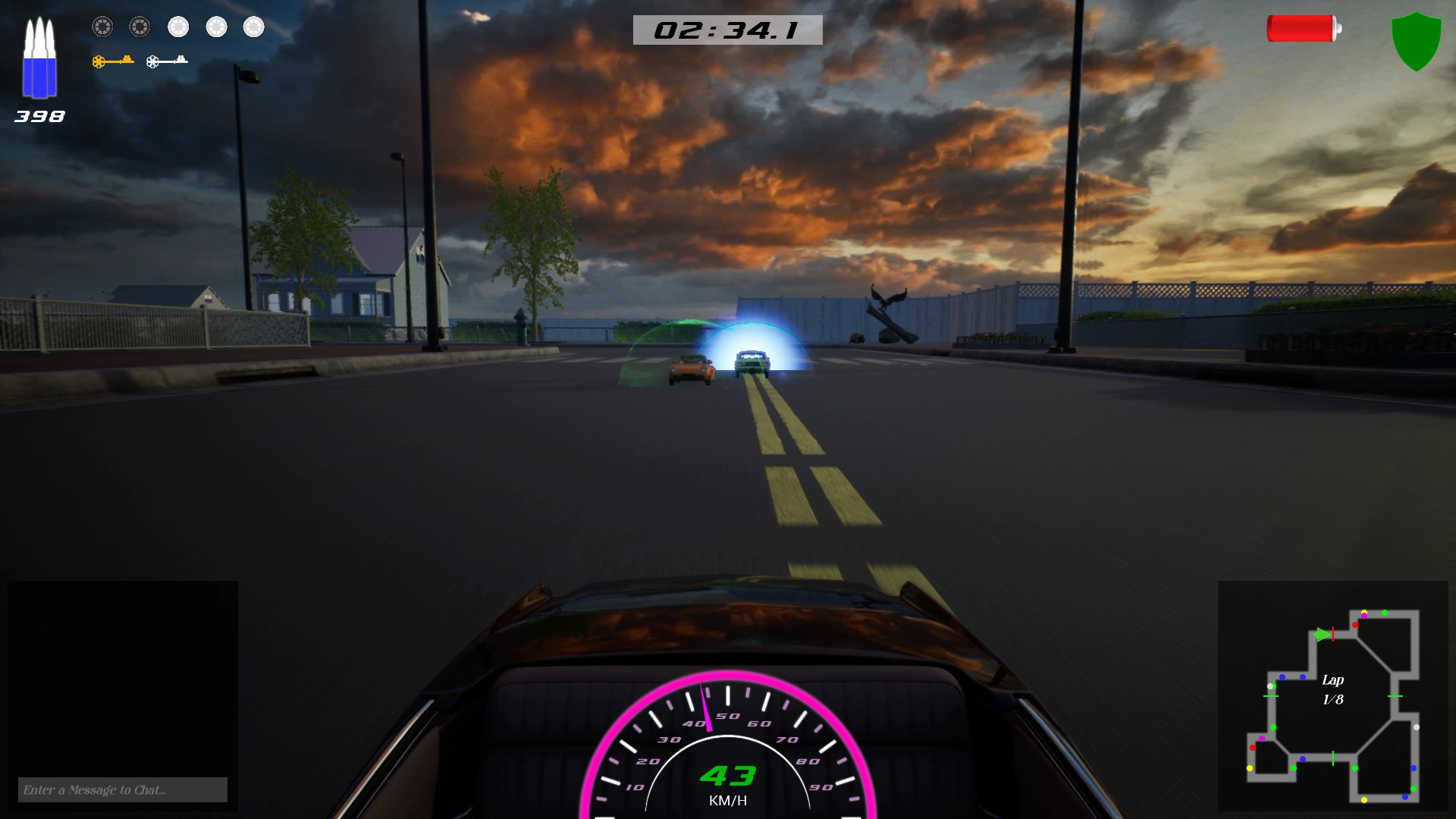
Task: Toggle the second dark wheel indicator
Action: tap(139, 27)
